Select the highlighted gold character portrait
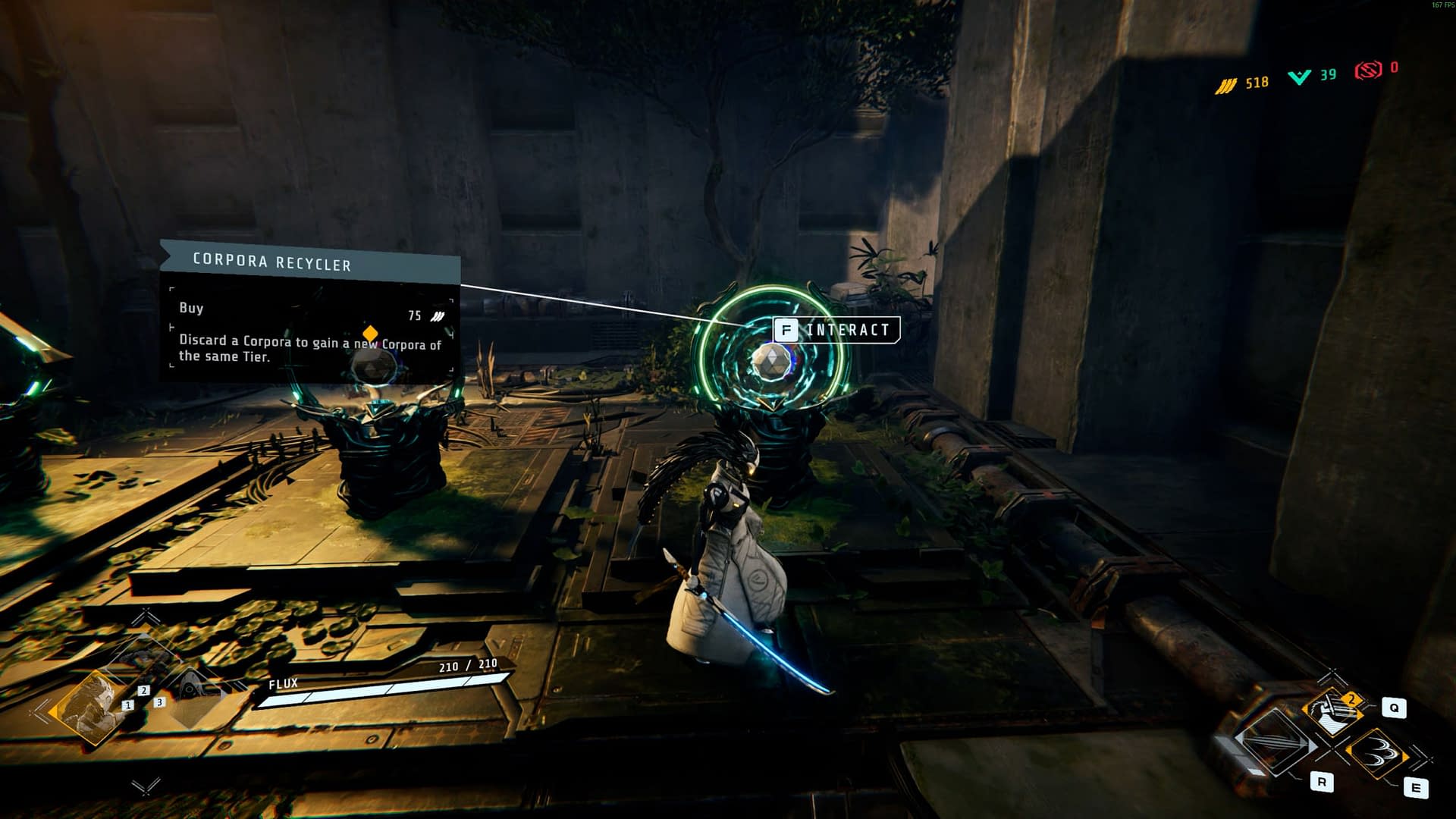The image size is (1456, 819). pyautogui.click(x=90, y=706)
